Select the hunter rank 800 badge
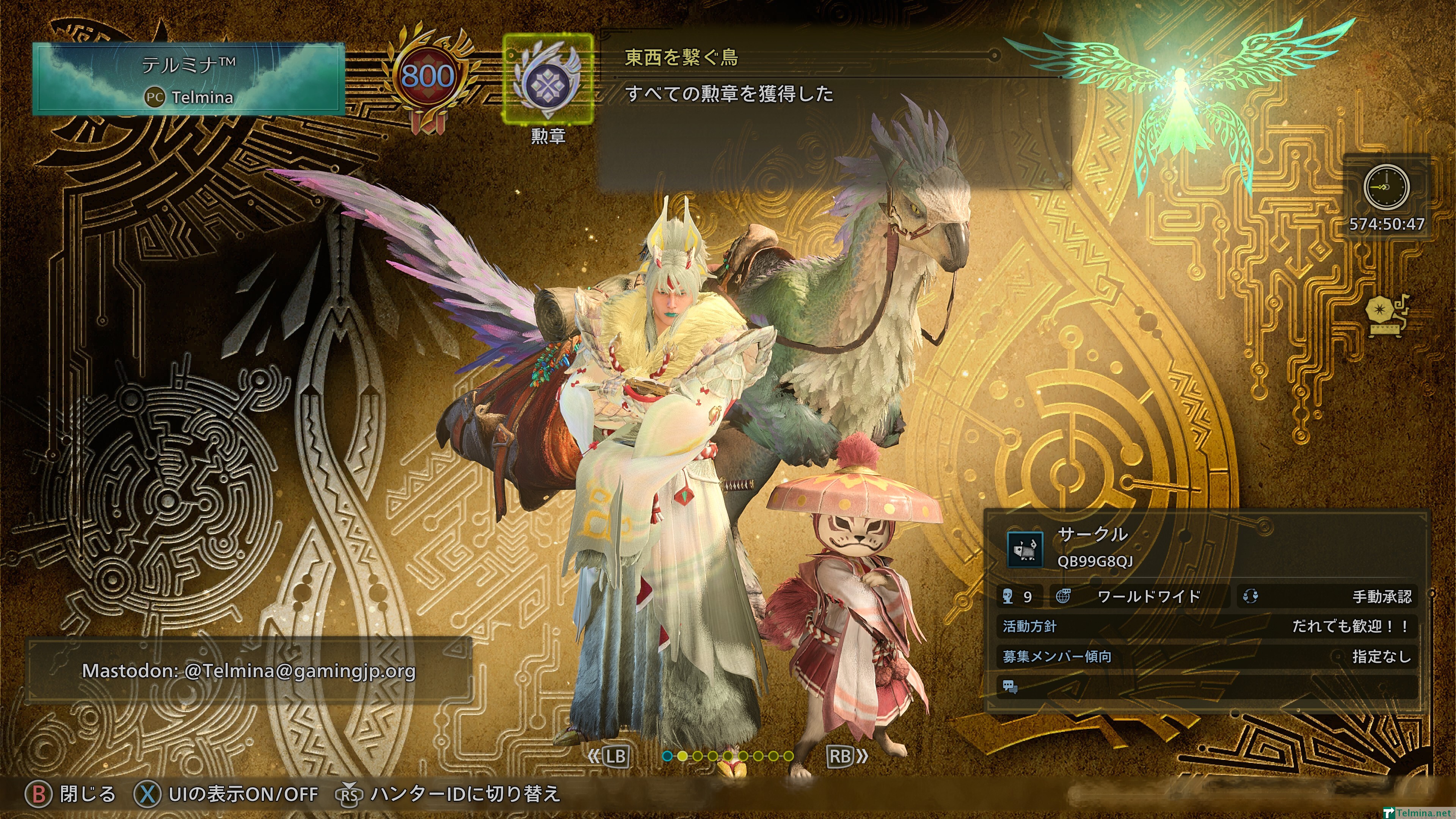The height and width of the screenshot is (819, 1456). click(427, 76)
